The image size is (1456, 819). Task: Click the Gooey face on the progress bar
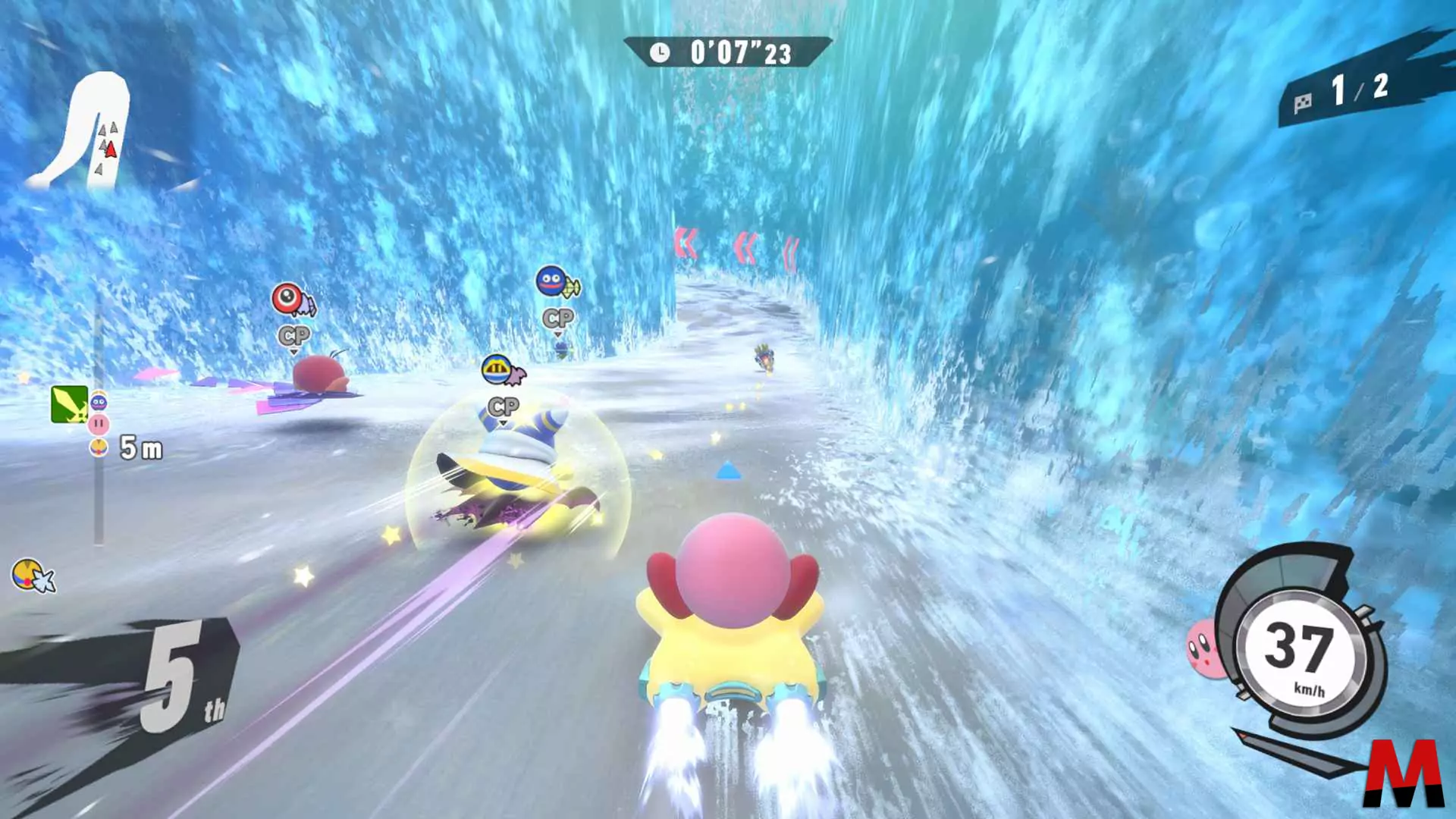point(99,402)
